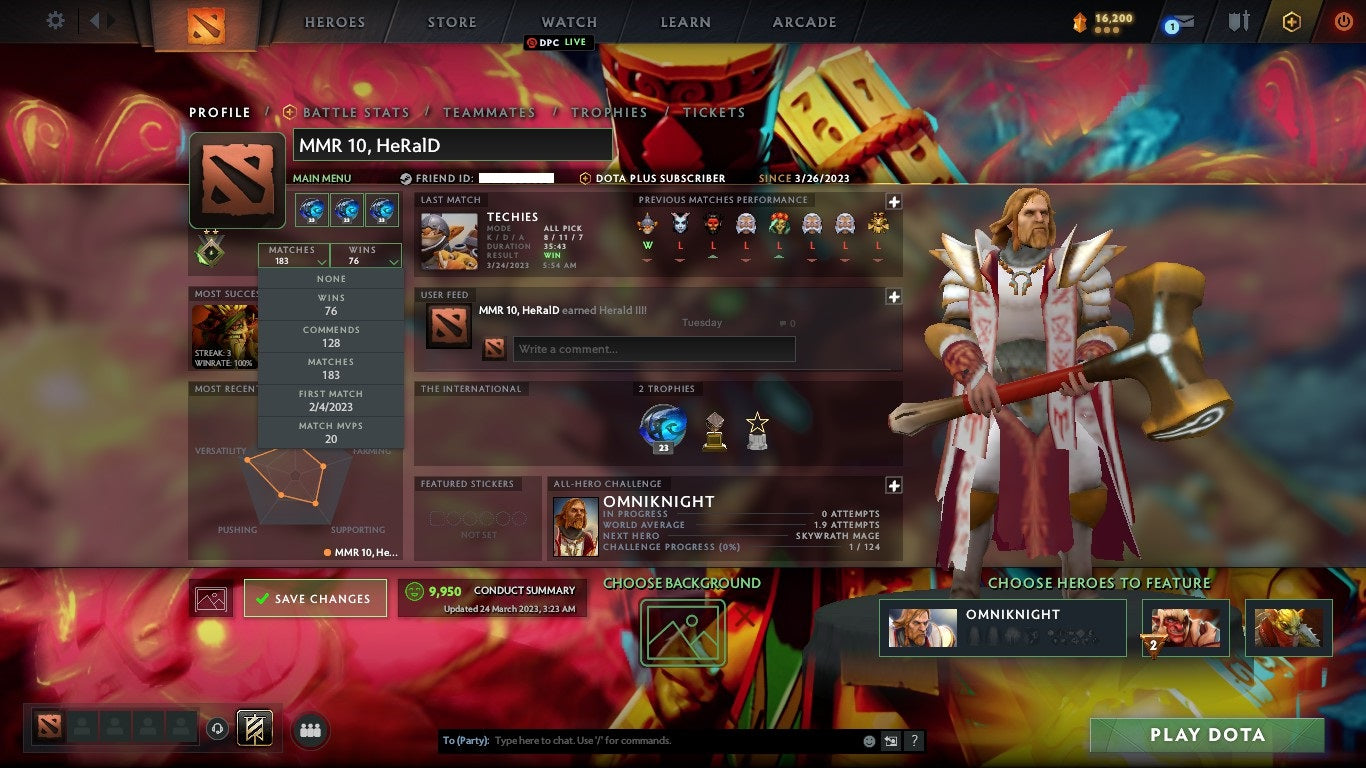Open the friends list icon in bottom bar

point(310,730)
